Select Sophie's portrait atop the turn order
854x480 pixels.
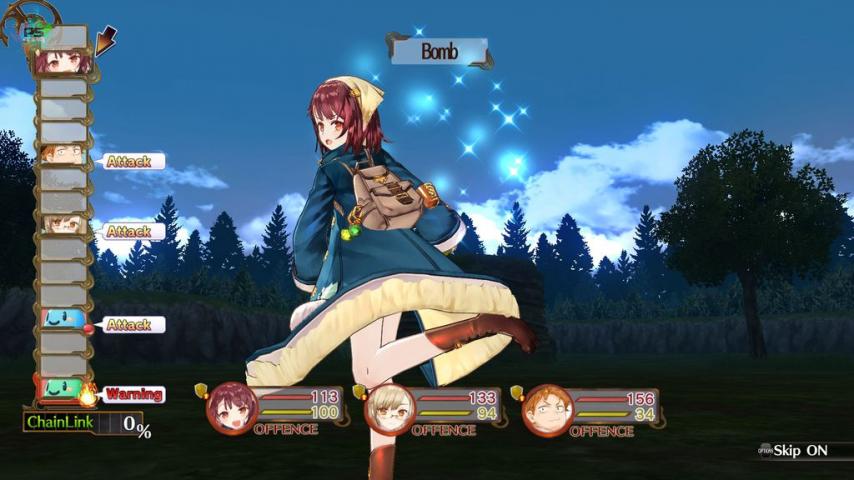pos(62,62)
